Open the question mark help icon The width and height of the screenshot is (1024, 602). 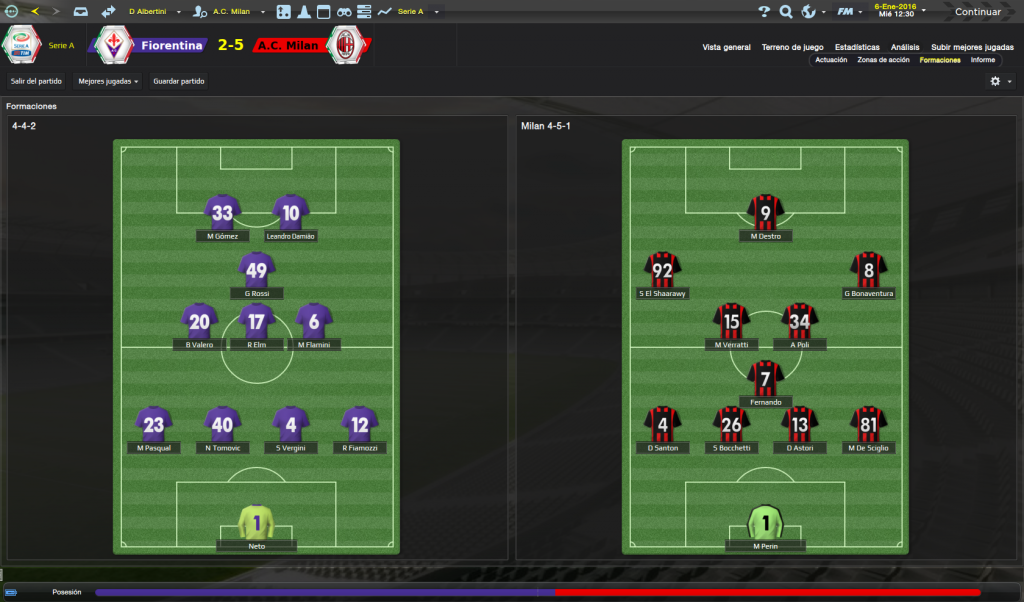coord(764,12)
